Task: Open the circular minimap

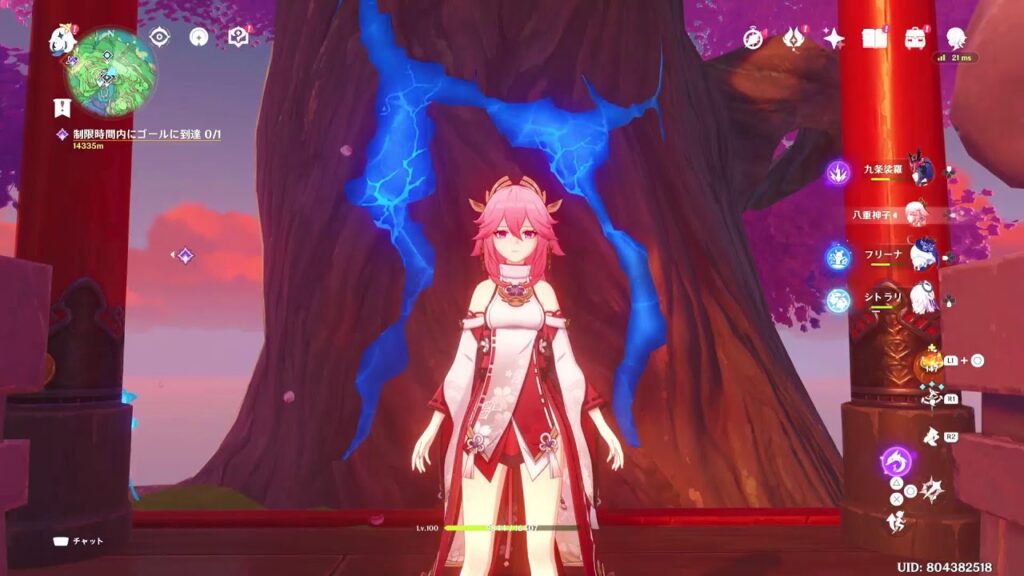Action: click(x=110, y=72)
